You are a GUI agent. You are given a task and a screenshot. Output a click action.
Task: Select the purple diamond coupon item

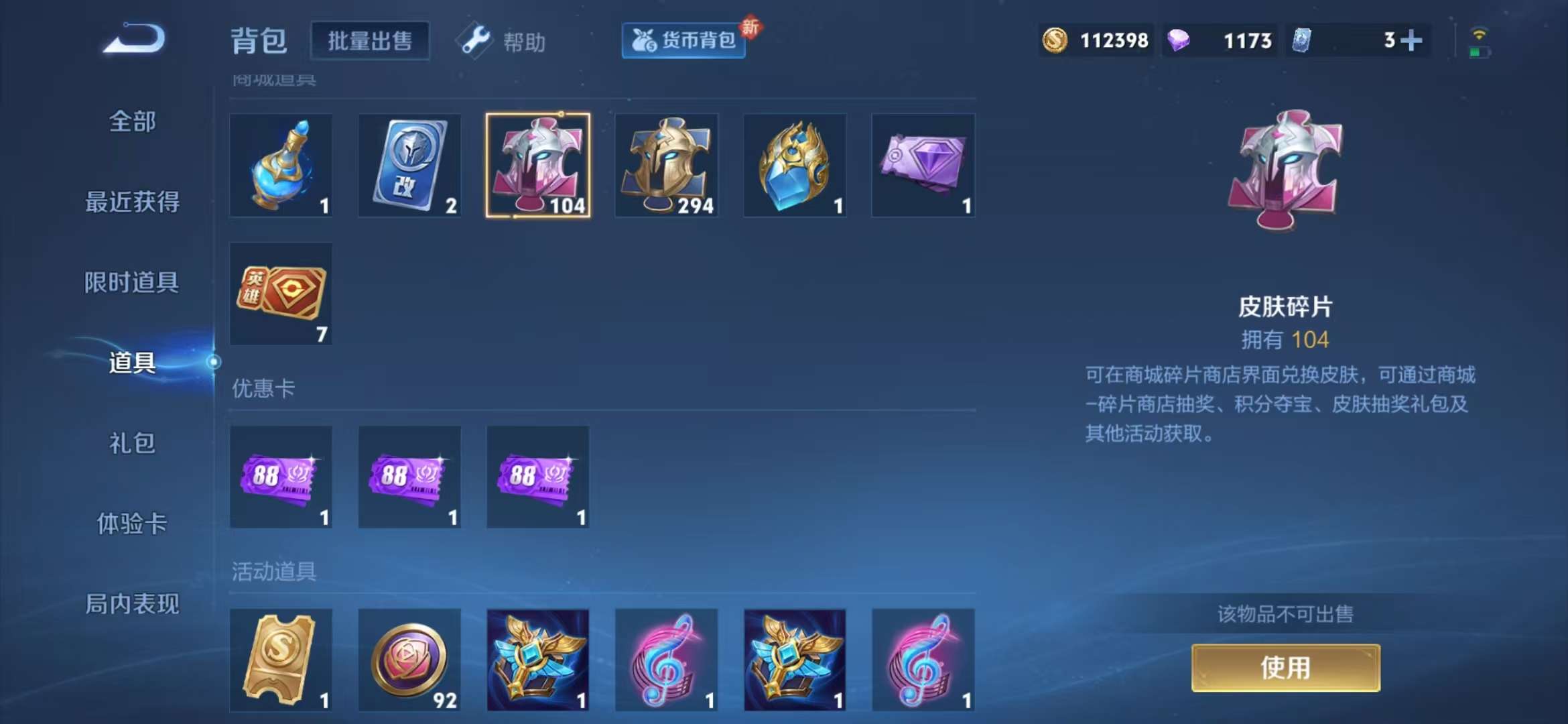(923, 166)
